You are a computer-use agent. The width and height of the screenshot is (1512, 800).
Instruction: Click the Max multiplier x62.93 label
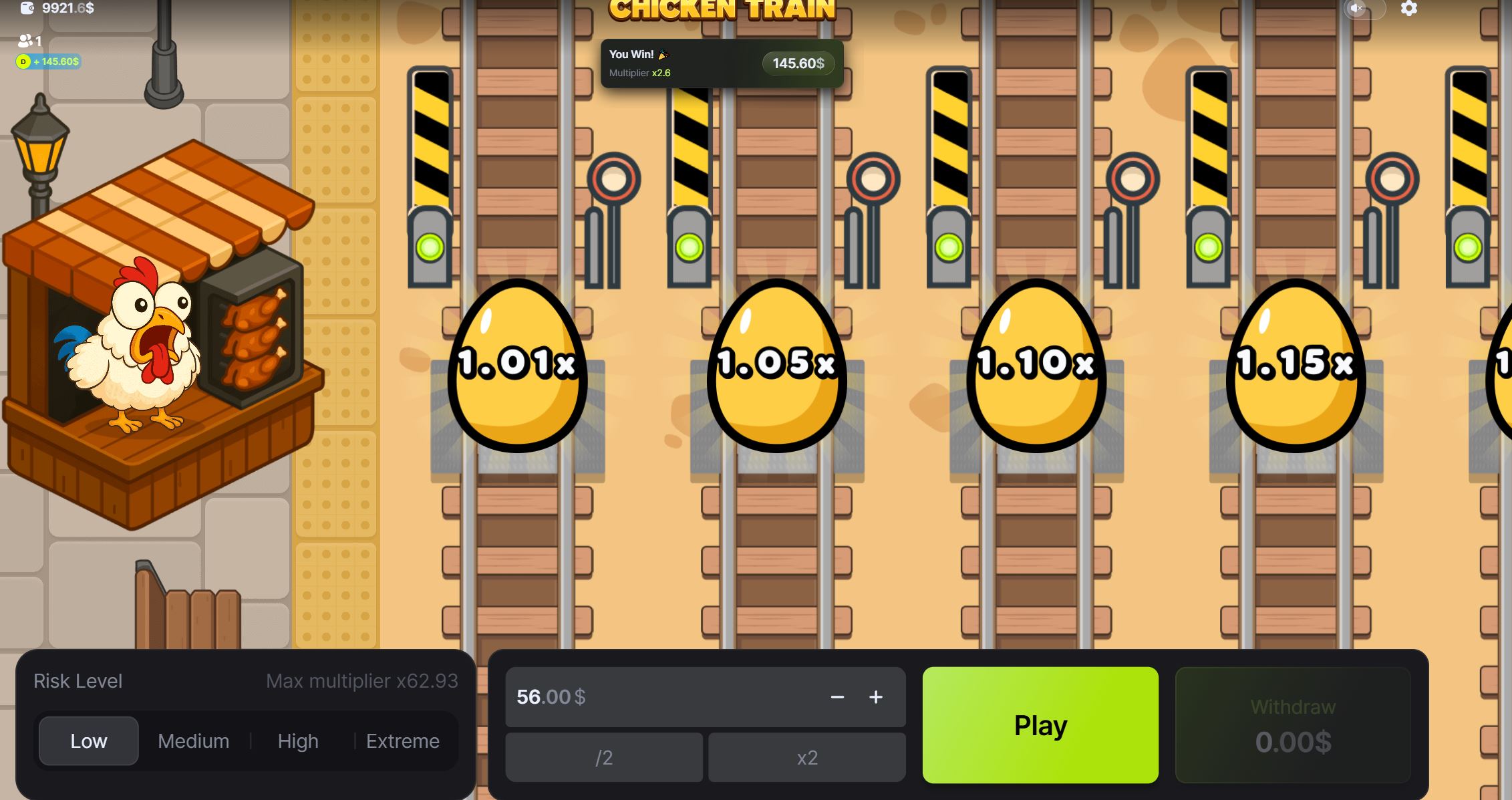pos(362,680)
